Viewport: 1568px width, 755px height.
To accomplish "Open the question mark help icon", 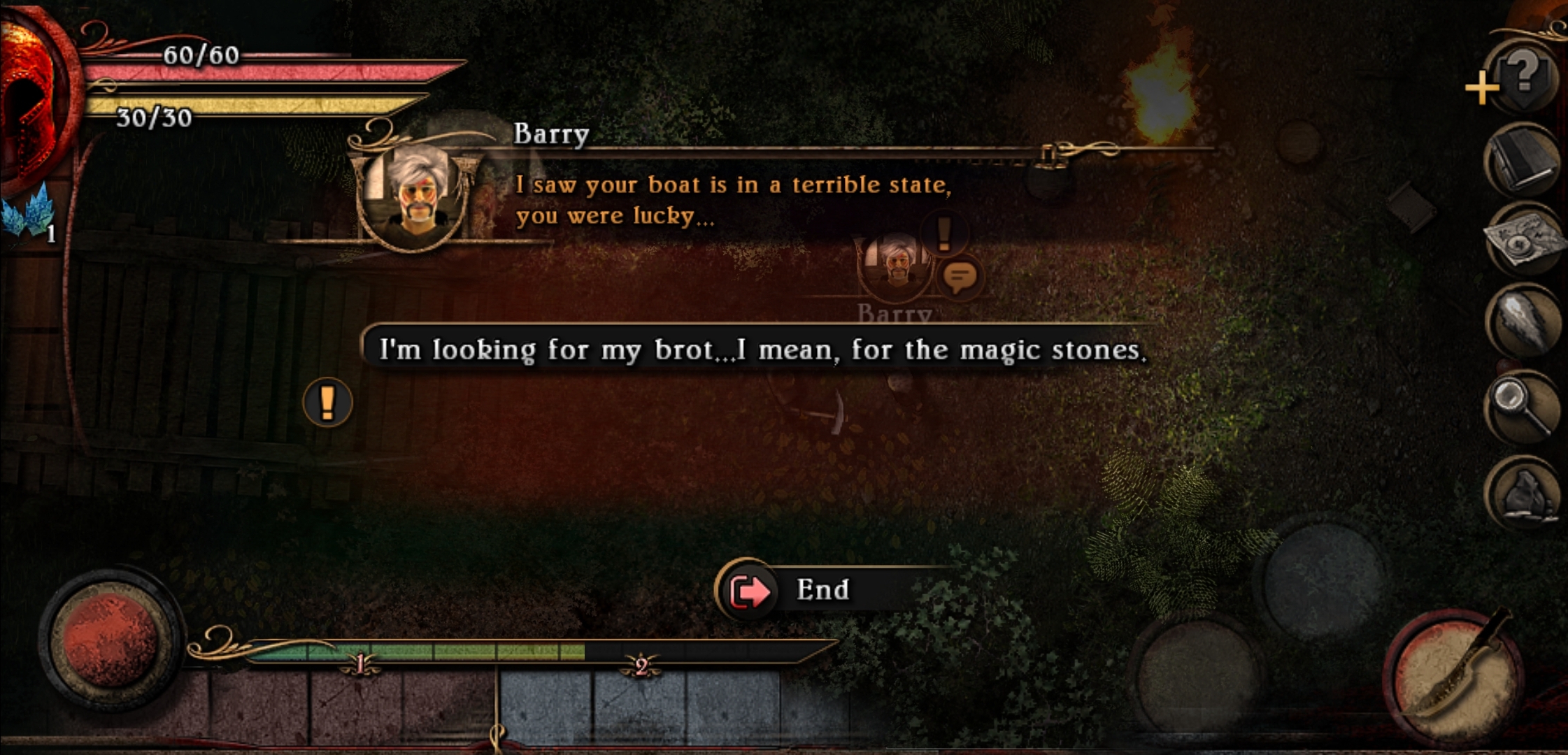I will pyautogui.click(x=1525, y=72).
